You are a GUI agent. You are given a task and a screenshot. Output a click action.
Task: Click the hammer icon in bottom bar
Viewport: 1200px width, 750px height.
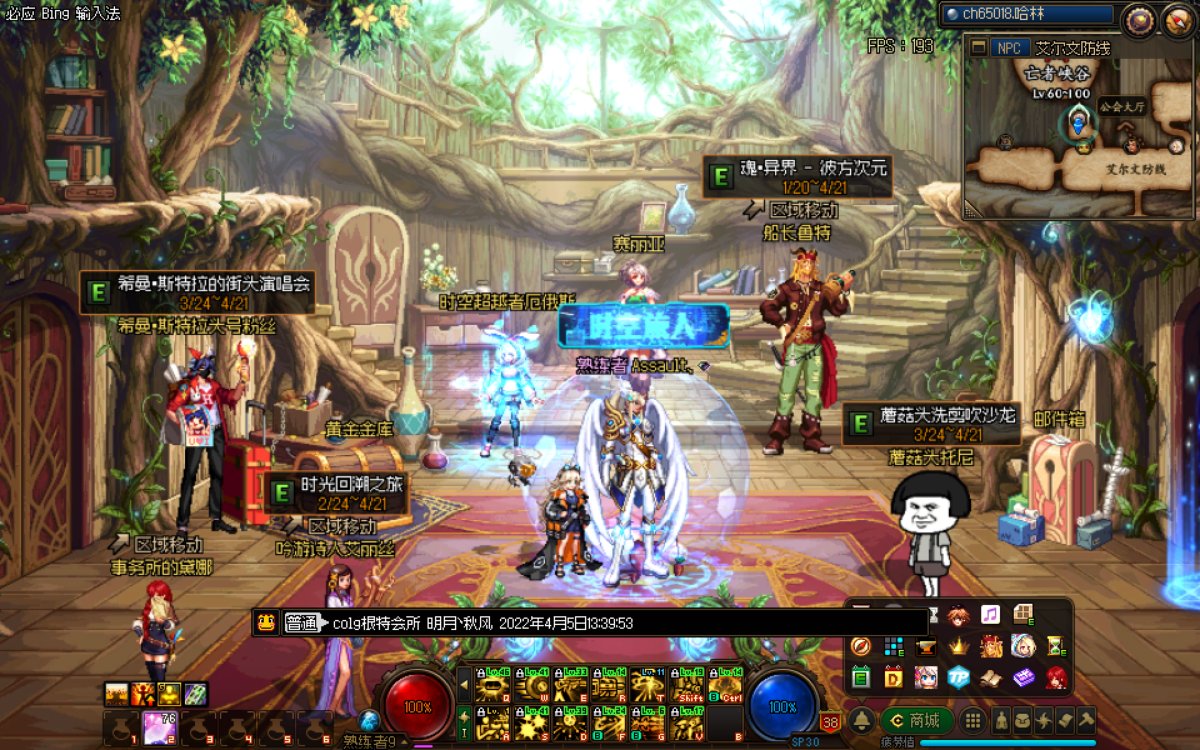pyautogui.click(x=1085, y=720)
